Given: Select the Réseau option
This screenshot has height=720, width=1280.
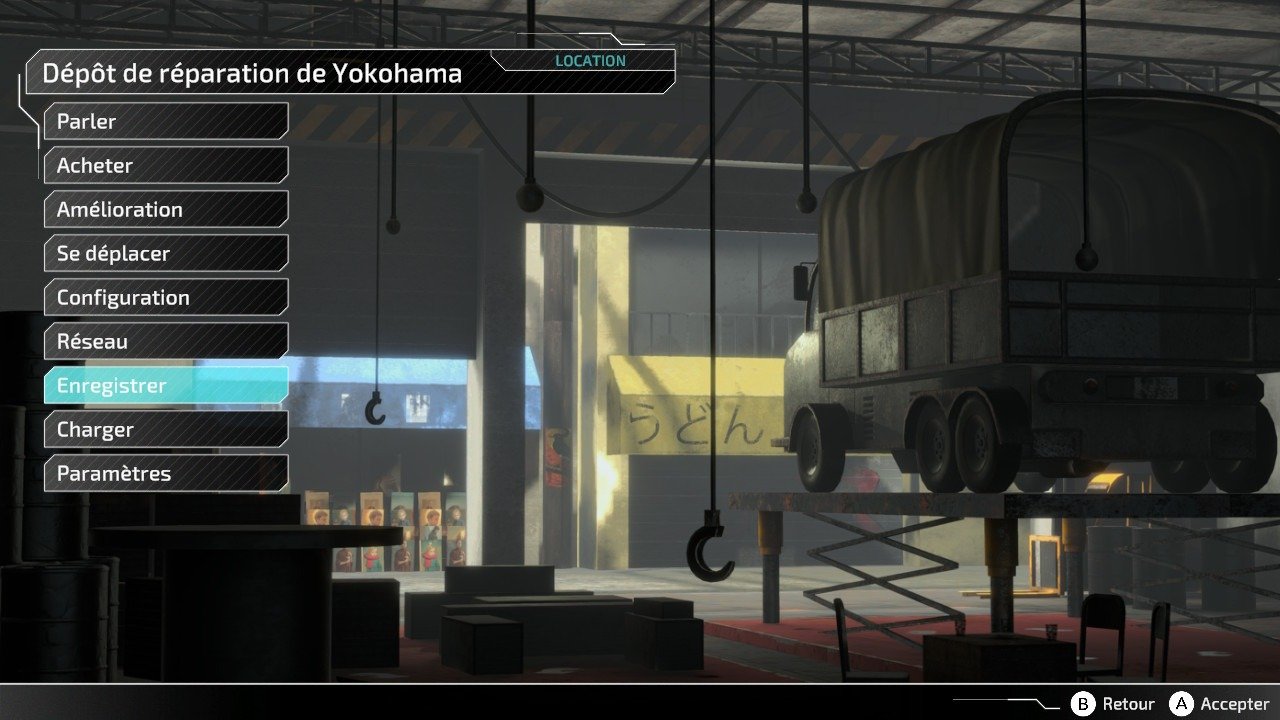Looking at the screenshot, I should [166, 341].
